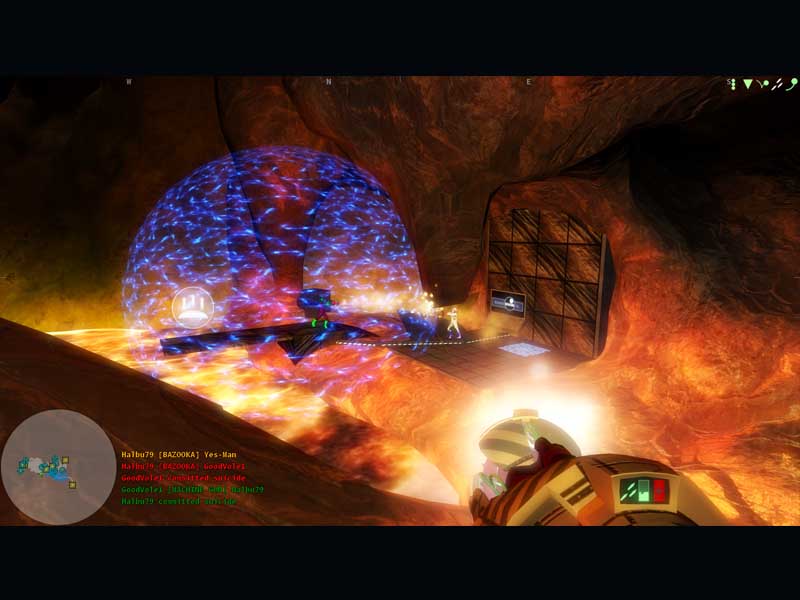Select the green downward triangle status icon

(x=746, y=85)
